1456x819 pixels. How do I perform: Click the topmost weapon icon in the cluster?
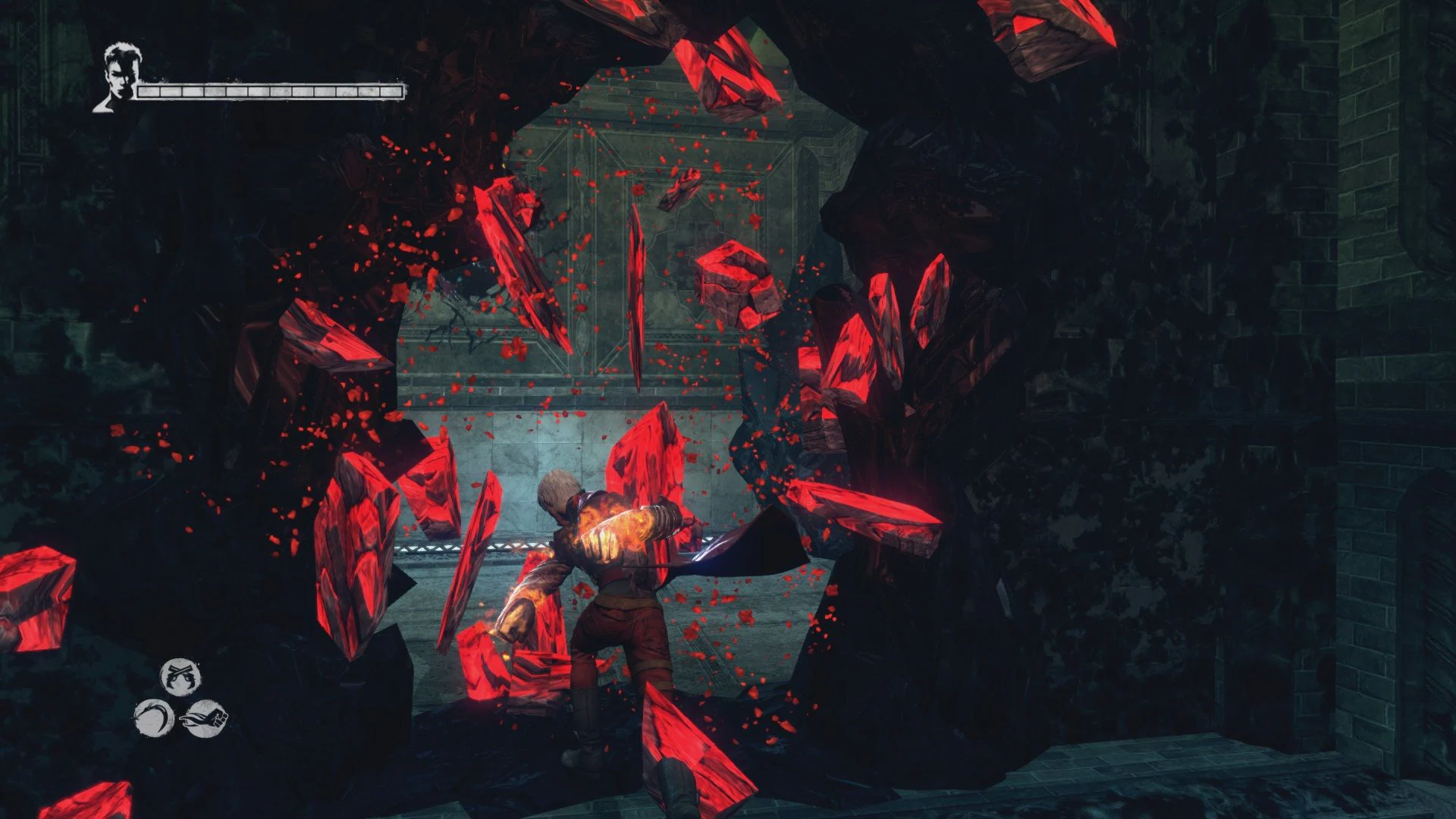point(180,676)
